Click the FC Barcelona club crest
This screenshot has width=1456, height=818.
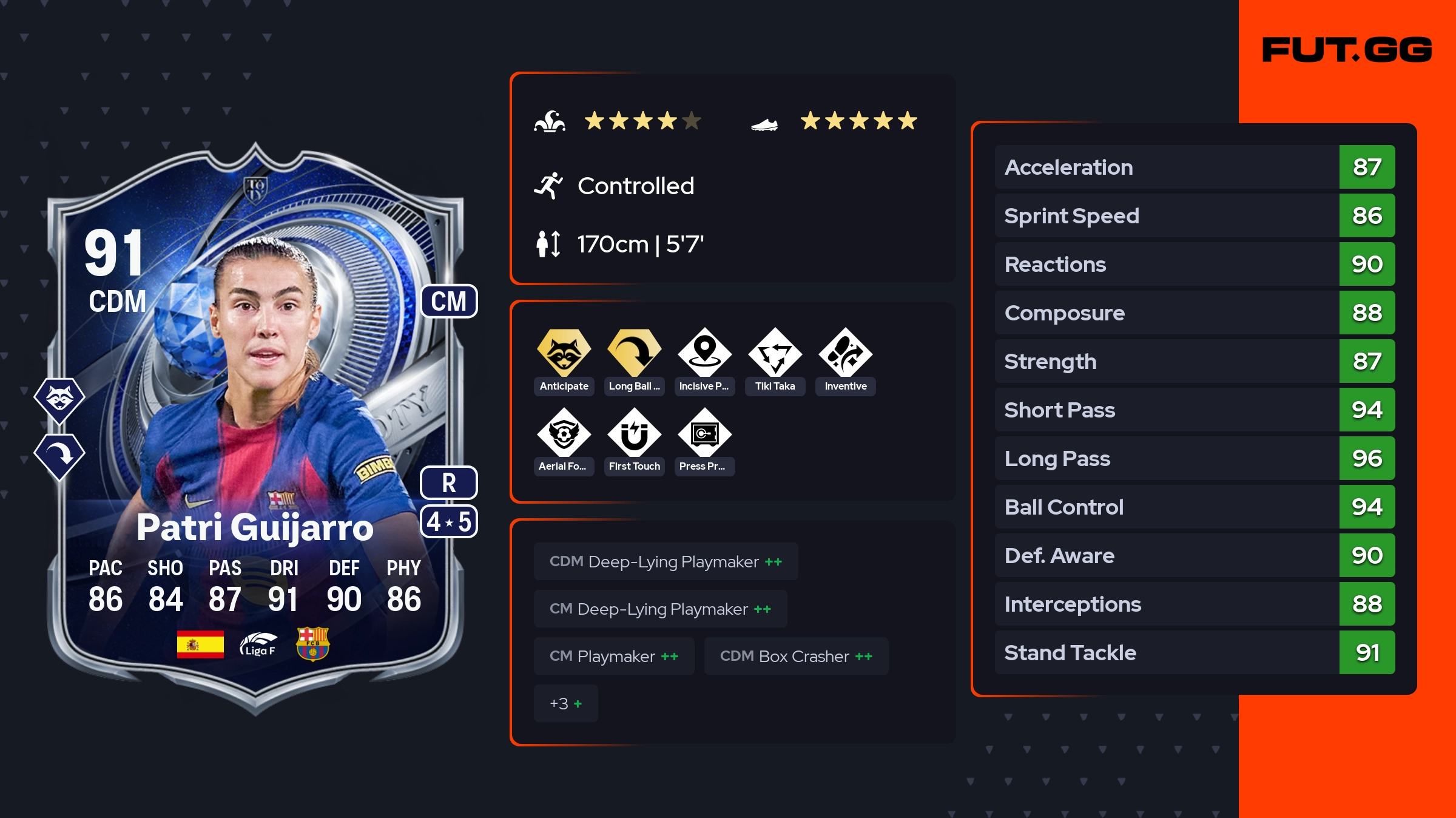pos(312,644)
